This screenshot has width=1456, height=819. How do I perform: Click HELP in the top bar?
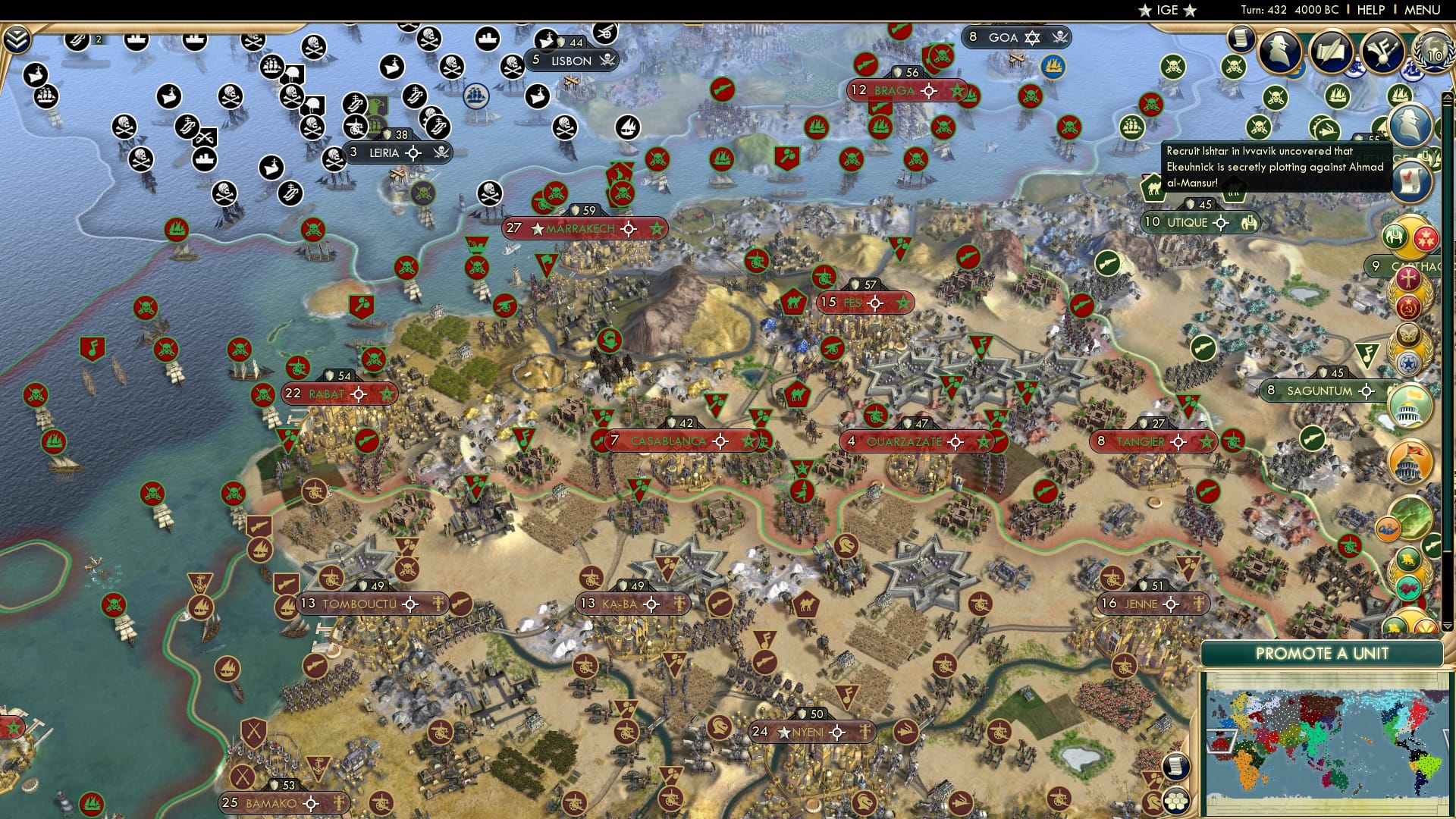pyautogui.click(x=1371, y=9)
